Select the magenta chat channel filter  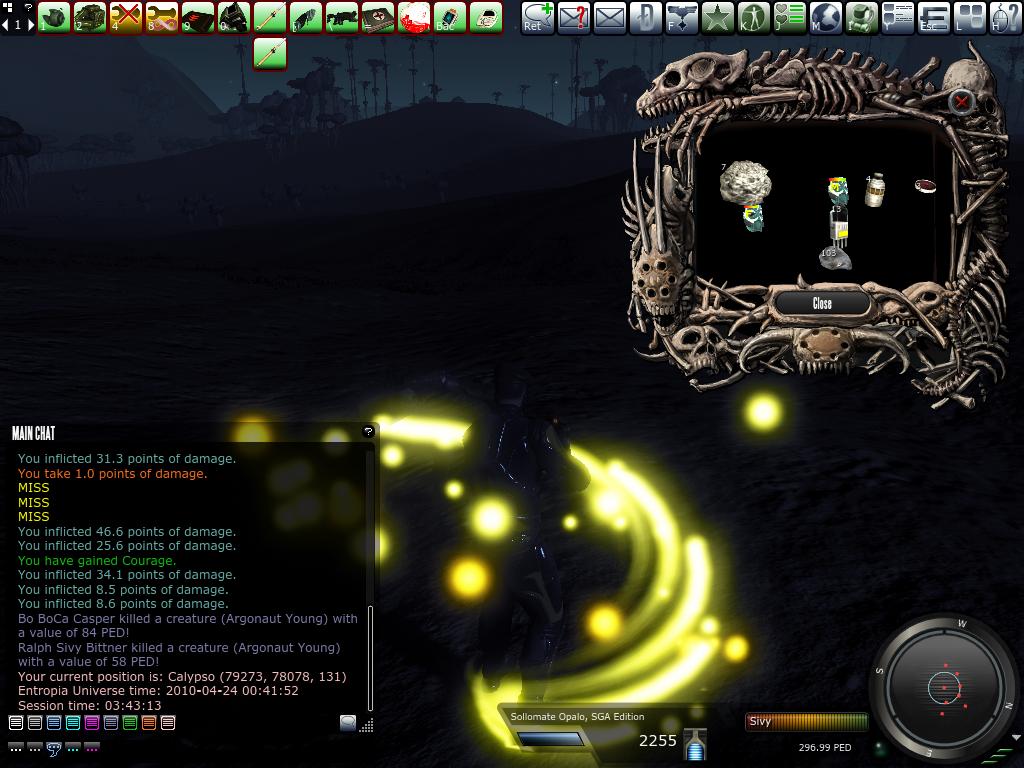[x=92, y=723]
